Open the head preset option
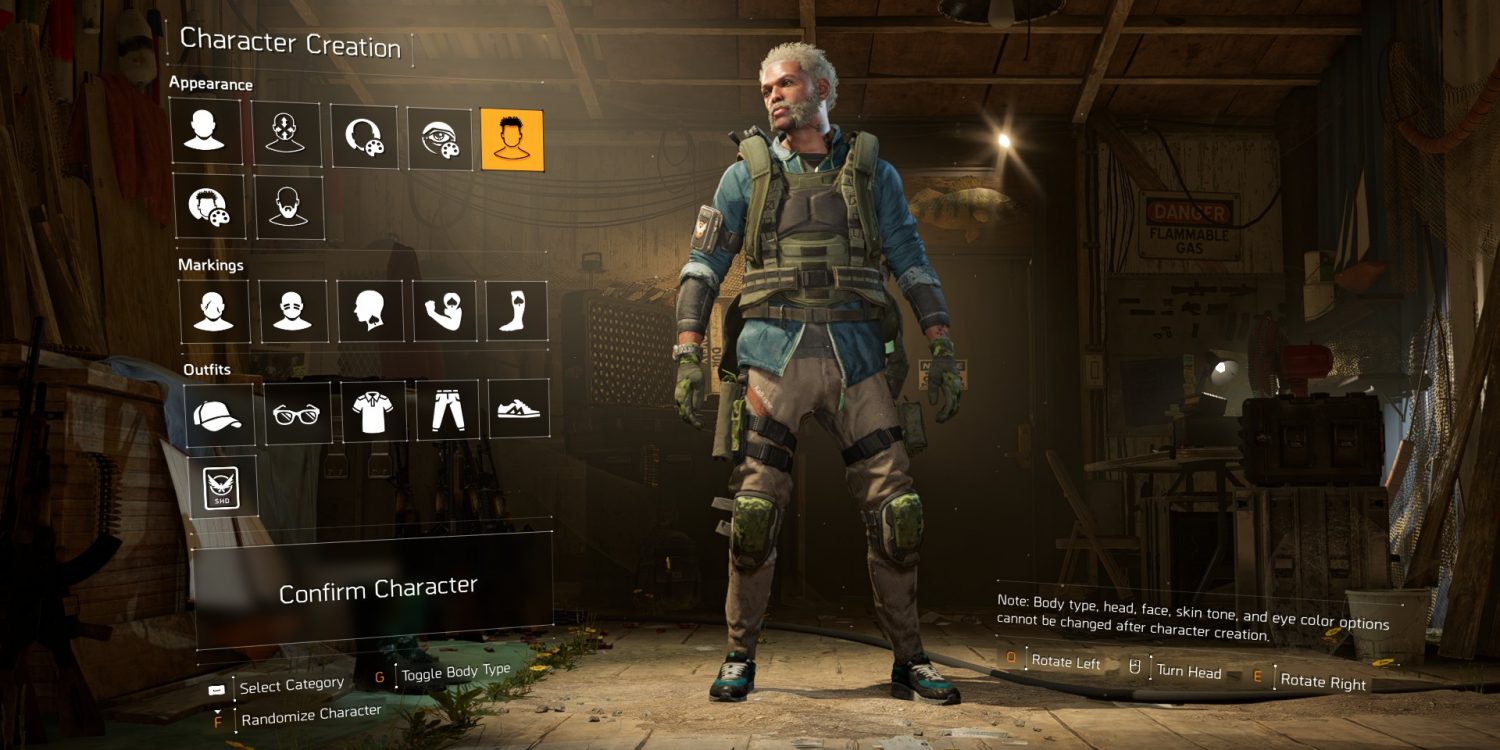Image resolution: width=1500 pixels, height=750 pixels. (206, 131)
